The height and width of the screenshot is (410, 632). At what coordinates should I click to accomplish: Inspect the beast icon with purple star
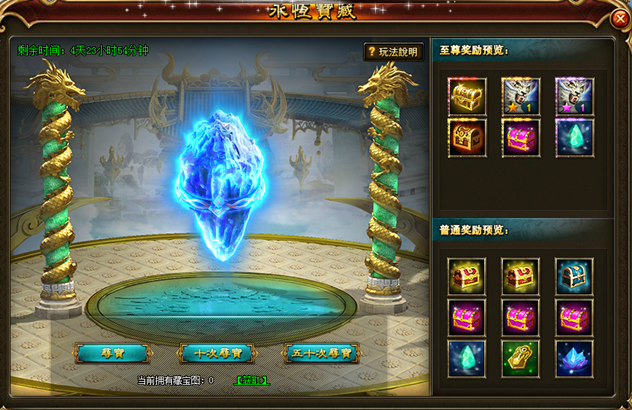click(x=574, y=97)
